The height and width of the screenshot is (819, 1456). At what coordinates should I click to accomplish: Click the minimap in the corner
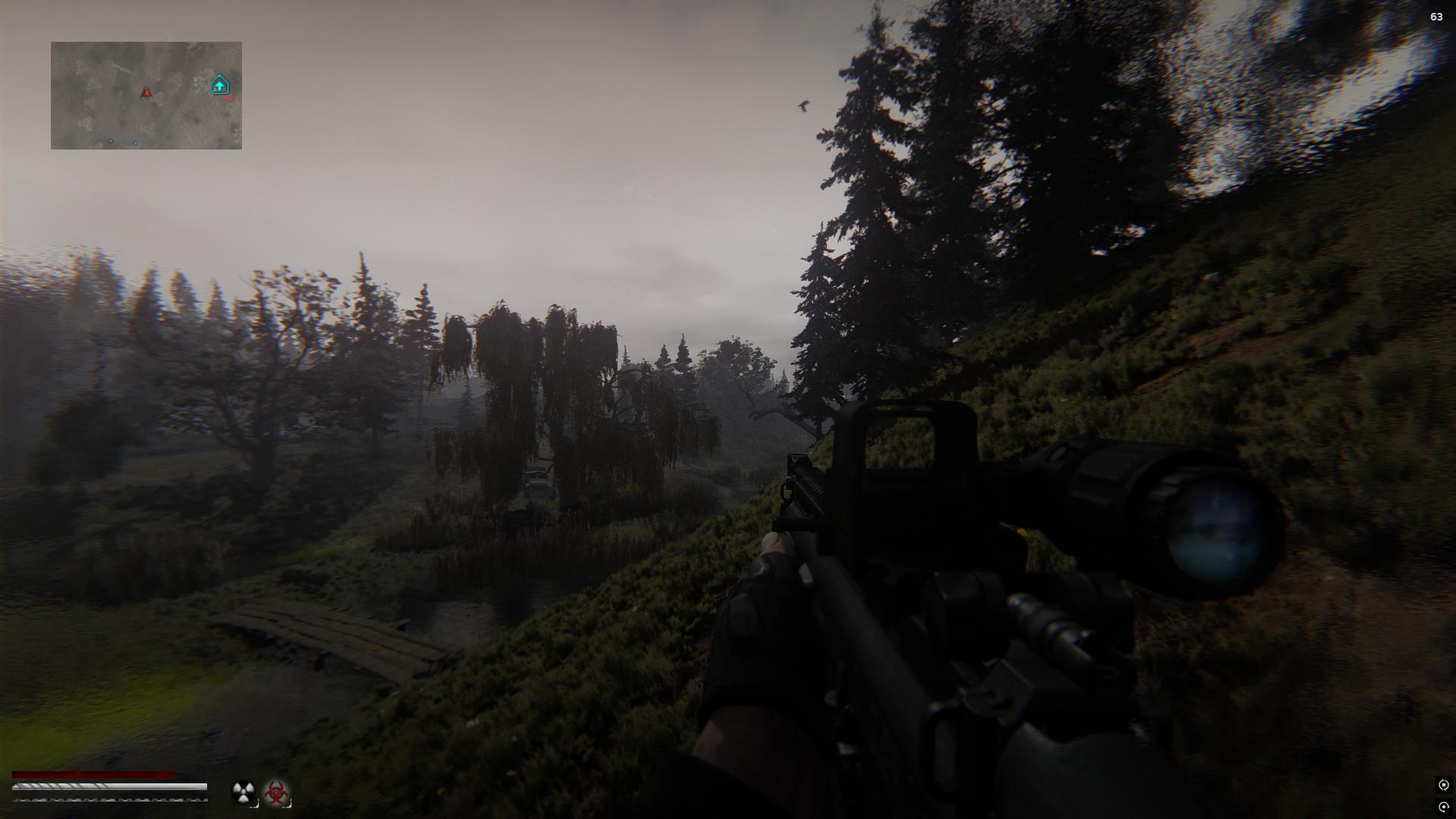pyautogui.click(x=146, y=95)
